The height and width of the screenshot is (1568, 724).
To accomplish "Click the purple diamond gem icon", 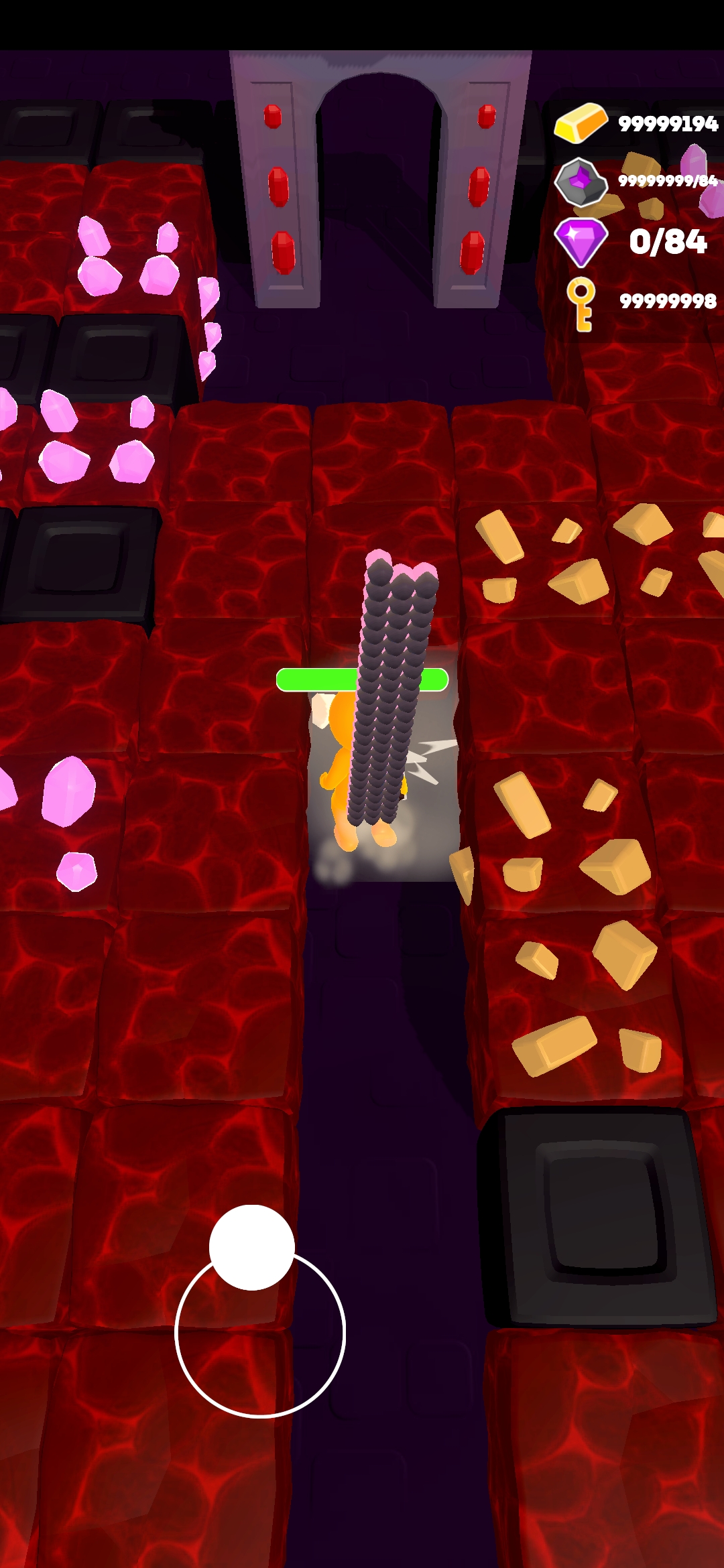I will pyautogui.click(x=581, y=241).
